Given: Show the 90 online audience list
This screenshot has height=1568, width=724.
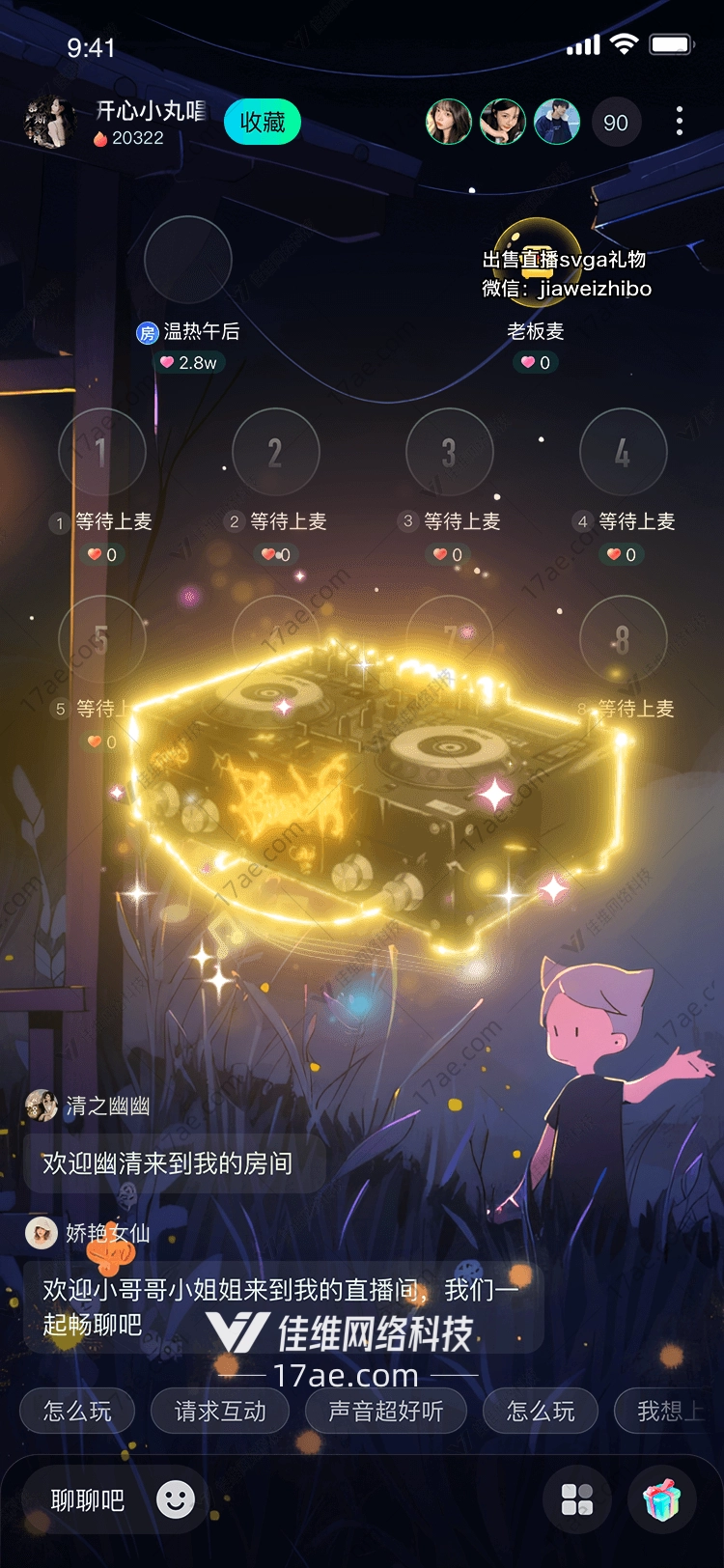Looking at the screenshot, I should [x=616, y=123].
